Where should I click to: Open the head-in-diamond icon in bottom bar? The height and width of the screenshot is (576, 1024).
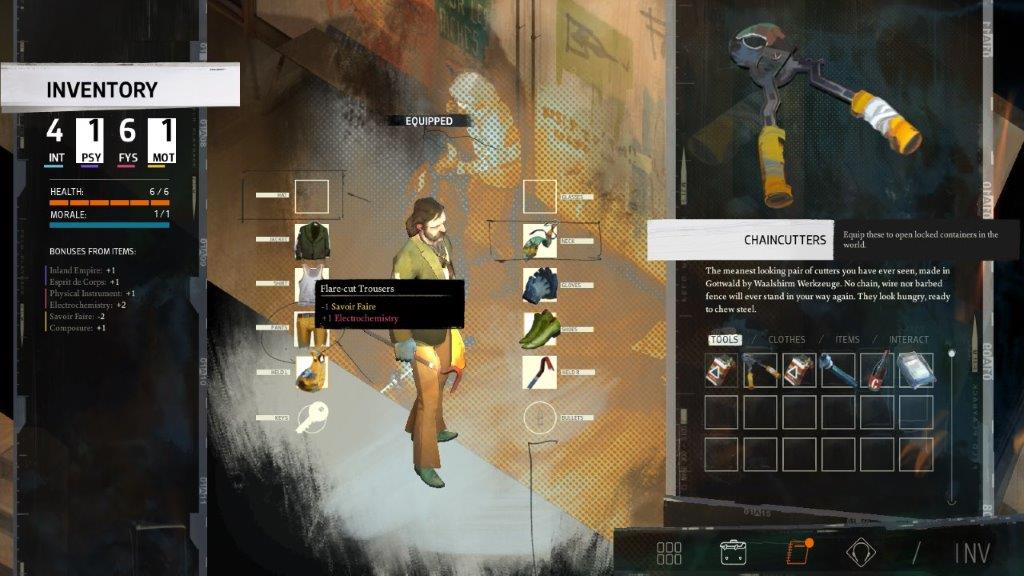click(x=858, y=553)
